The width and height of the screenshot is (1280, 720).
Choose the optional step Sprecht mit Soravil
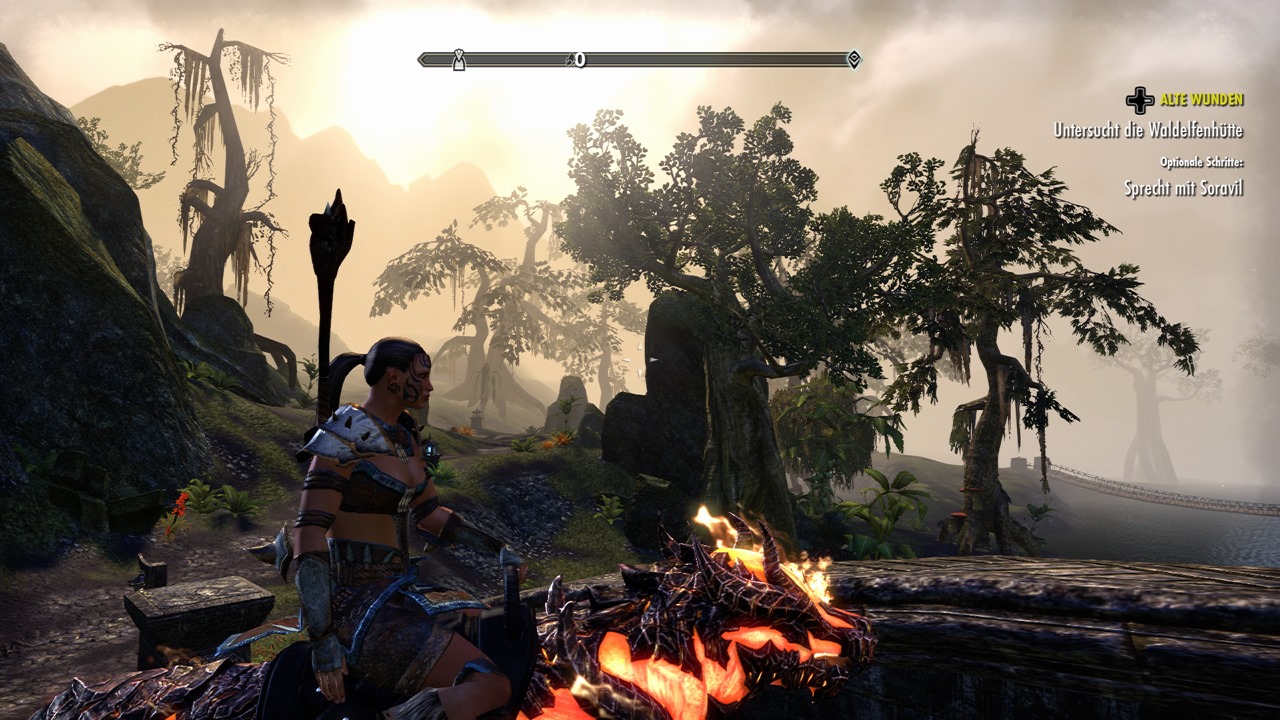click(x=1183, y=188)
